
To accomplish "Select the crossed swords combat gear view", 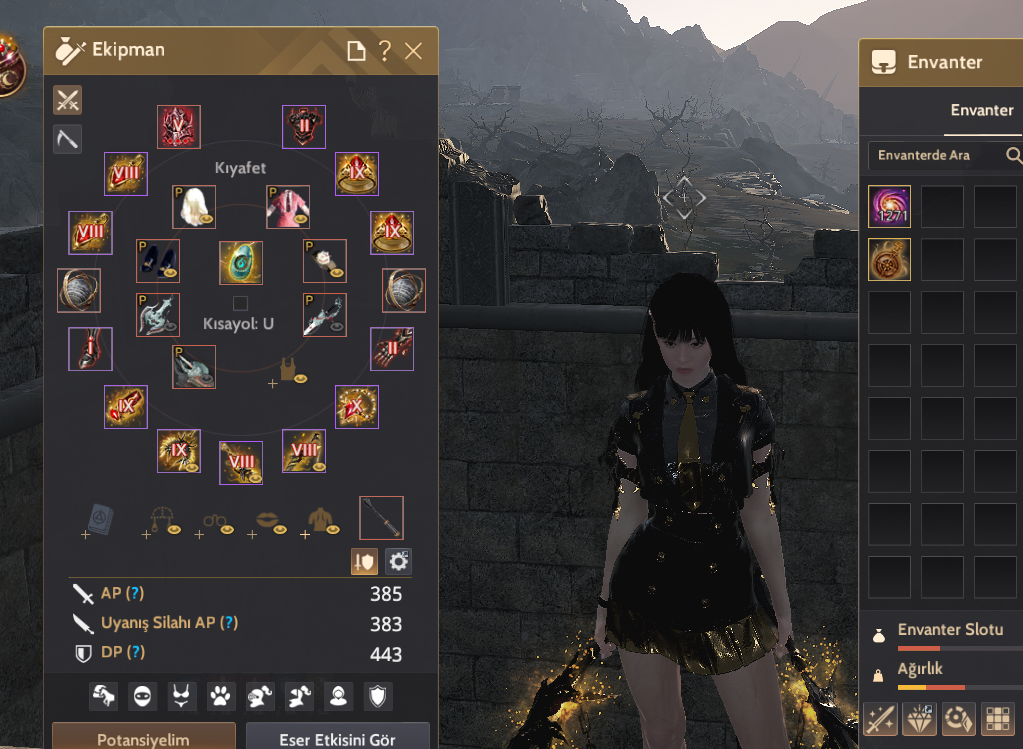I will point(67,100).
